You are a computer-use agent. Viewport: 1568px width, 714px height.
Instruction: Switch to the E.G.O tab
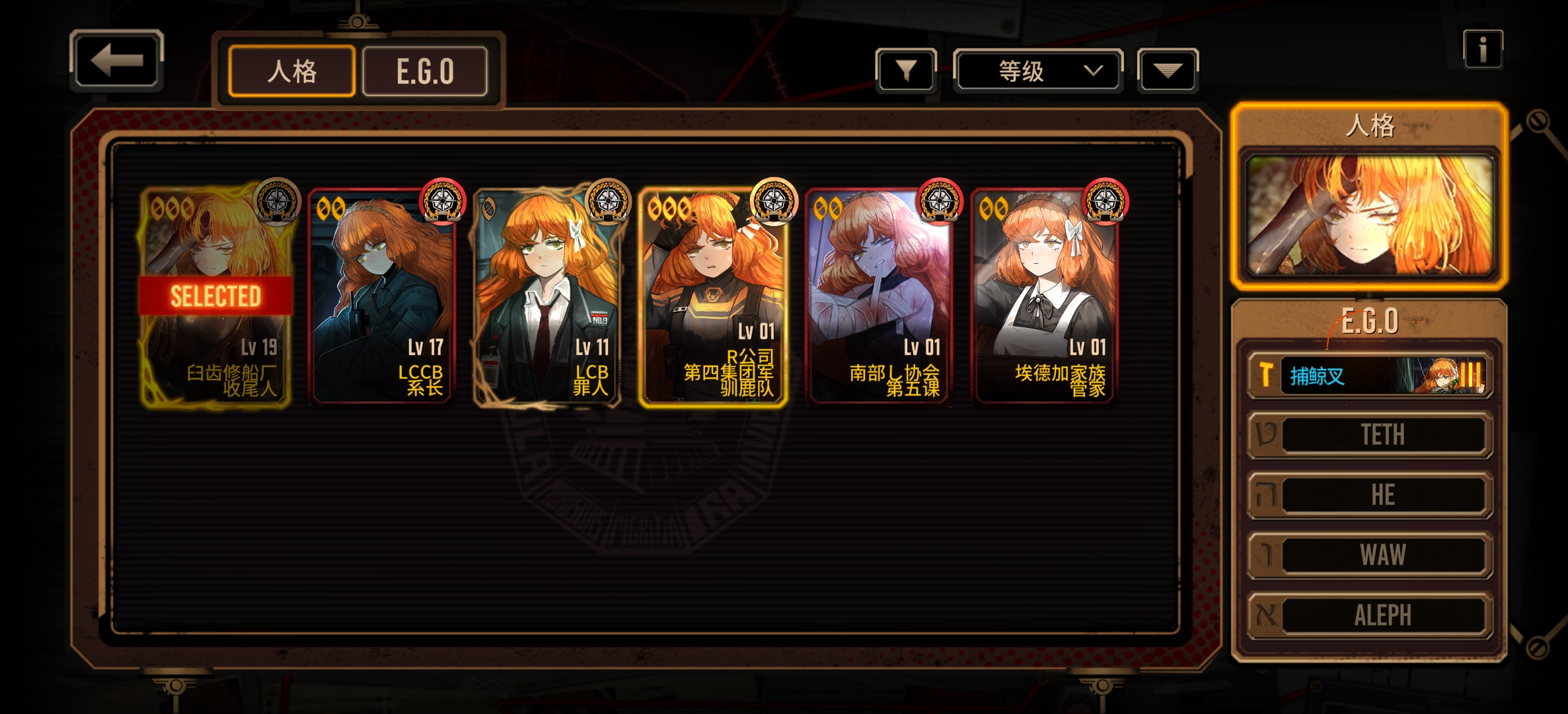pos(425,71)
